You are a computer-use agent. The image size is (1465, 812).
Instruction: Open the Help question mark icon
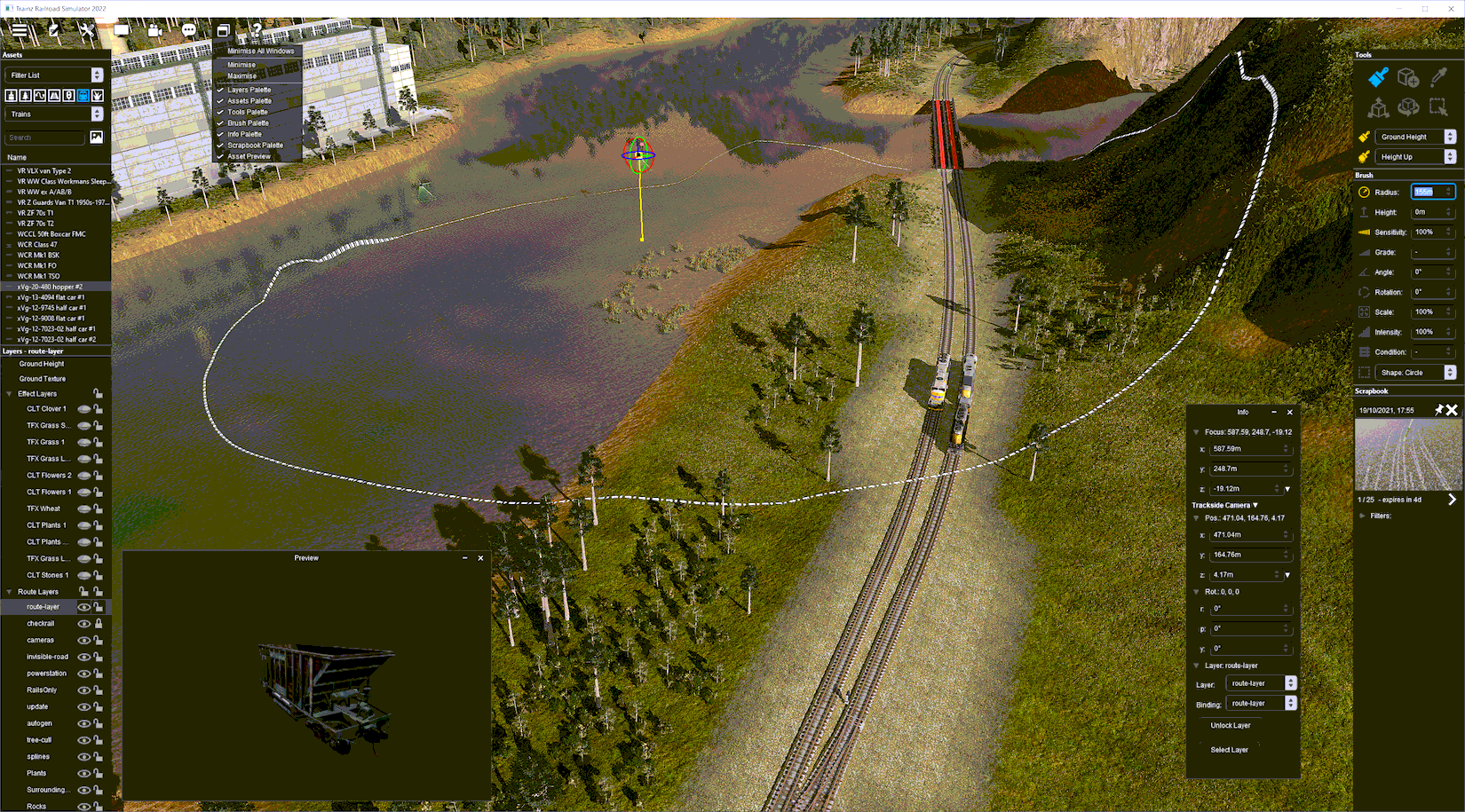[257, 28]
